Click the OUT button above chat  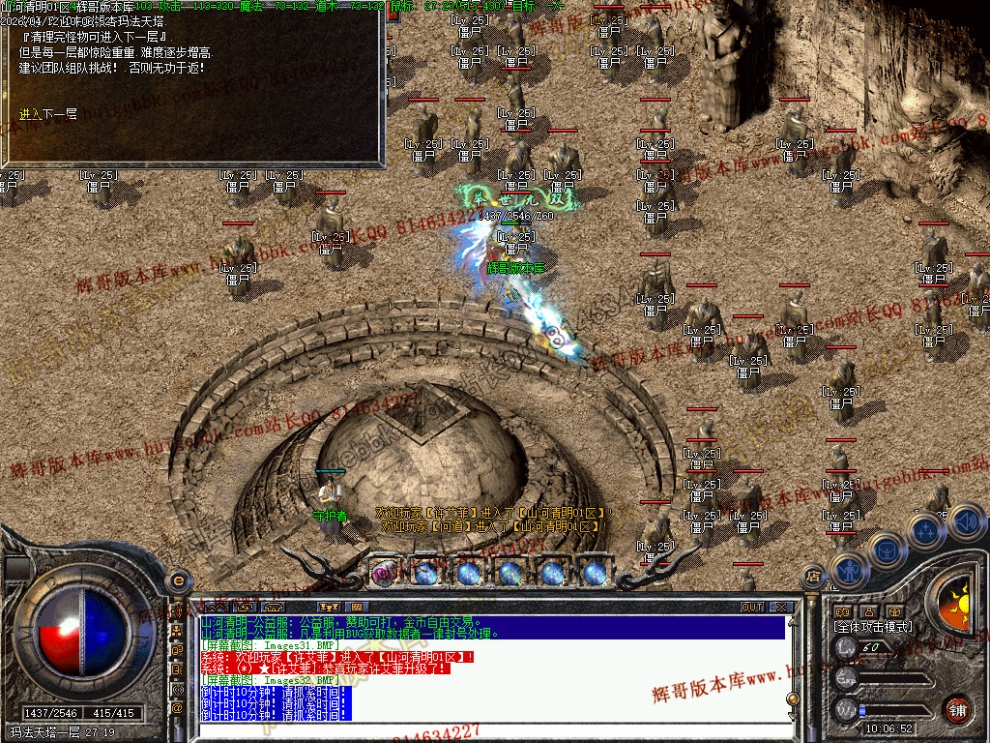click(x=752, y=607)
